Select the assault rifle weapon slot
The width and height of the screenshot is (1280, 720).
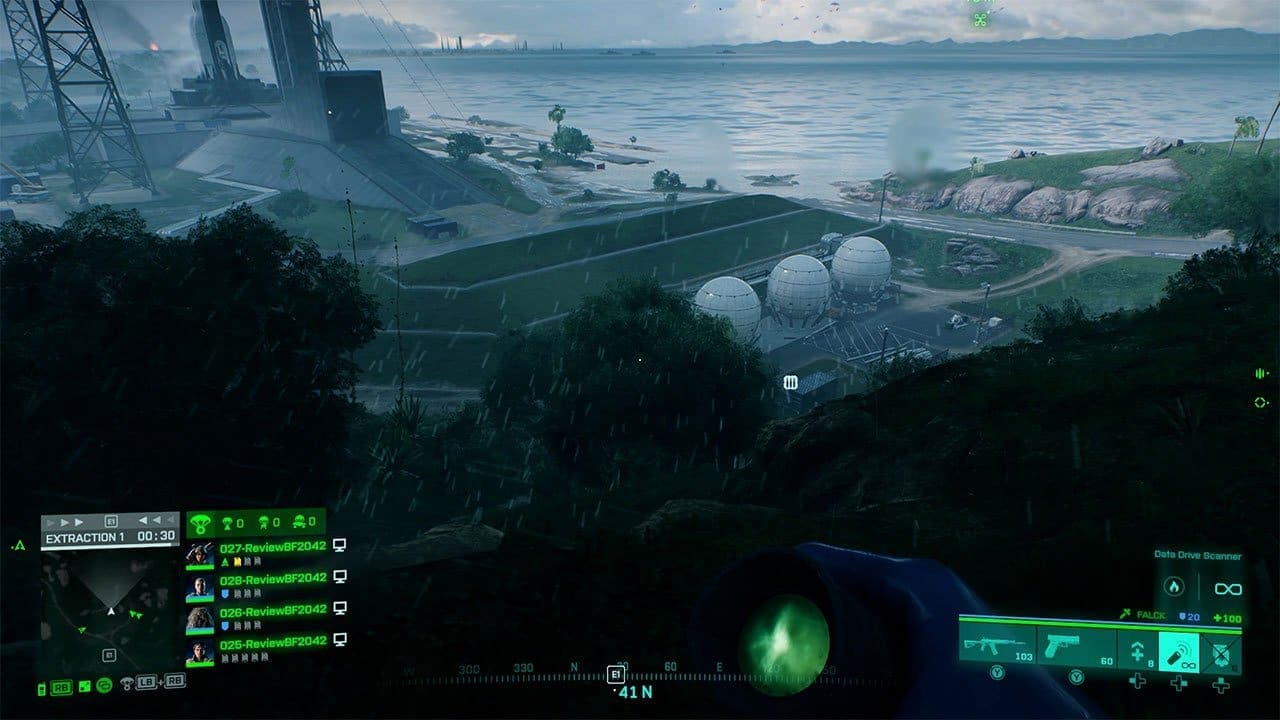pos(997,647)
